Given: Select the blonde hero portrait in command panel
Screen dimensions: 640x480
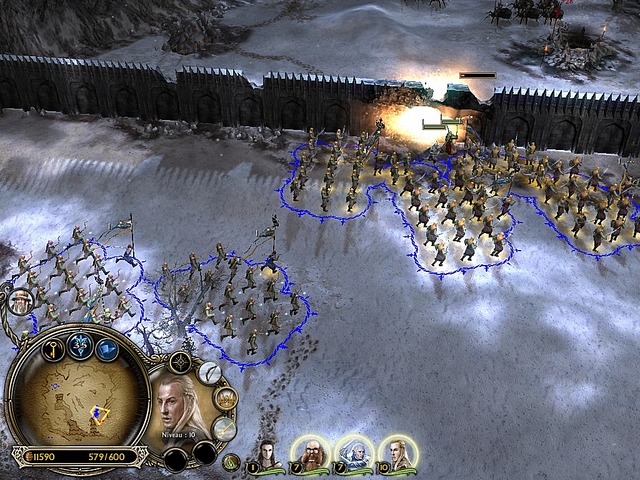Looking at the screenshot, I should coord(180,405).
